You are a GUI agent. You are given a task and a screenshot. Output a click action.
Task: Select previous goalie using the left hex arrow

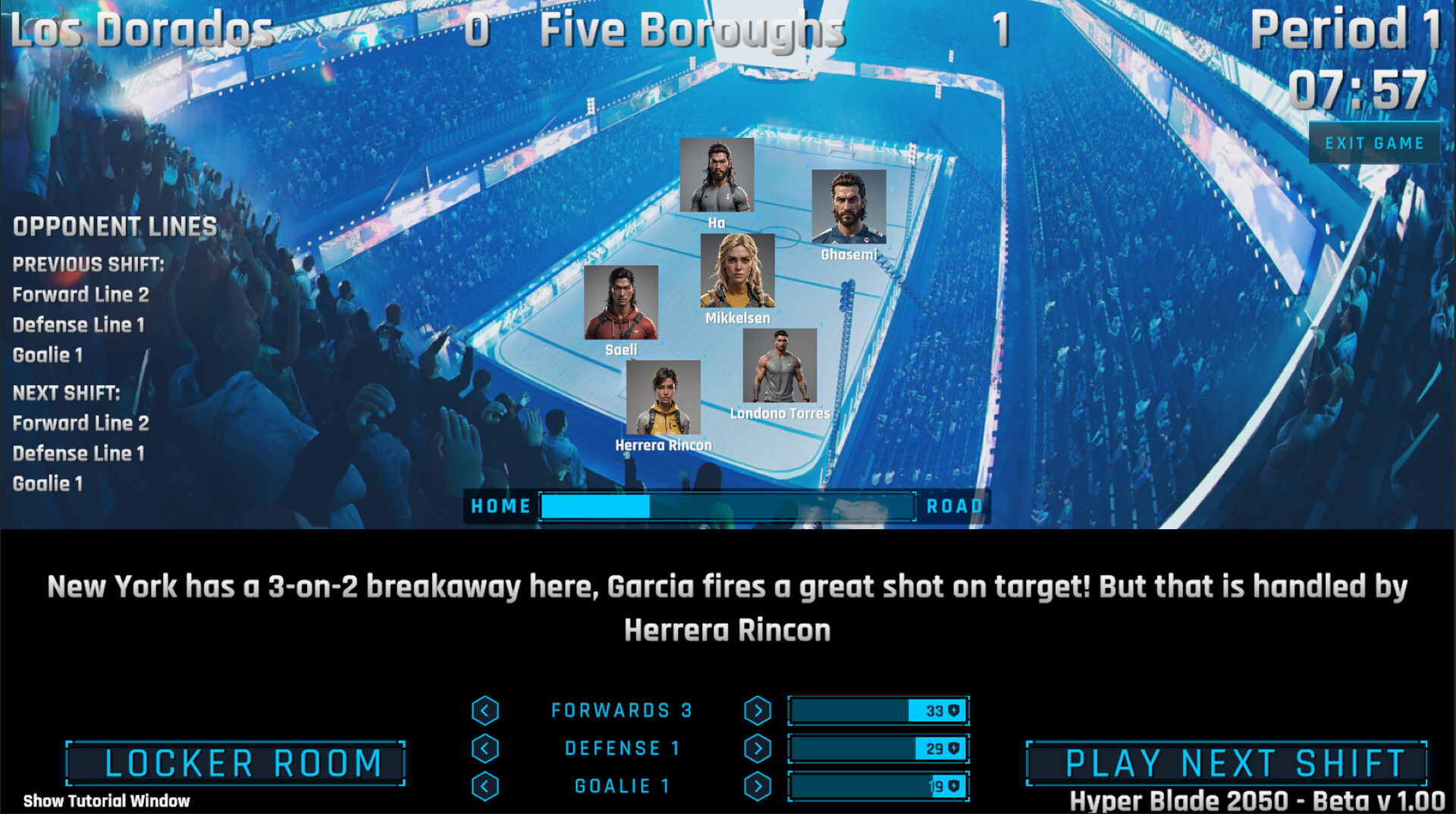(484, 786)
